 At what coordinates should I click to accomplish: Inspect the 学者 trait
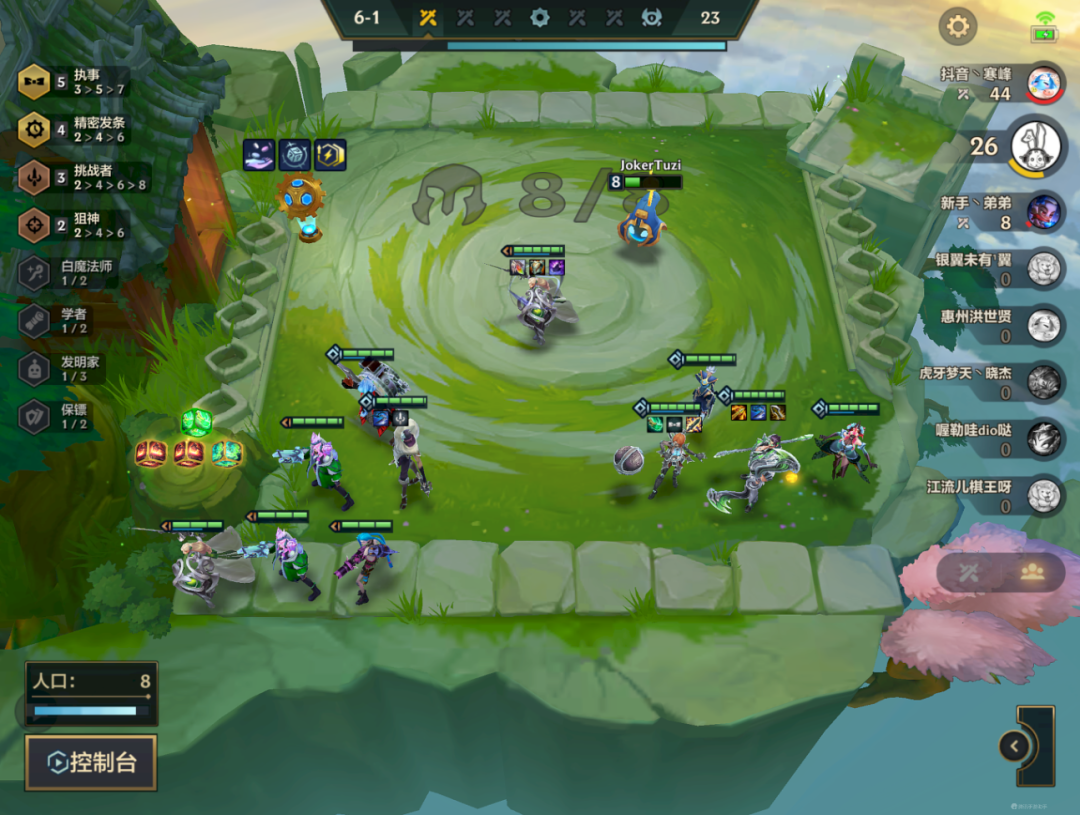coord(73,320)
